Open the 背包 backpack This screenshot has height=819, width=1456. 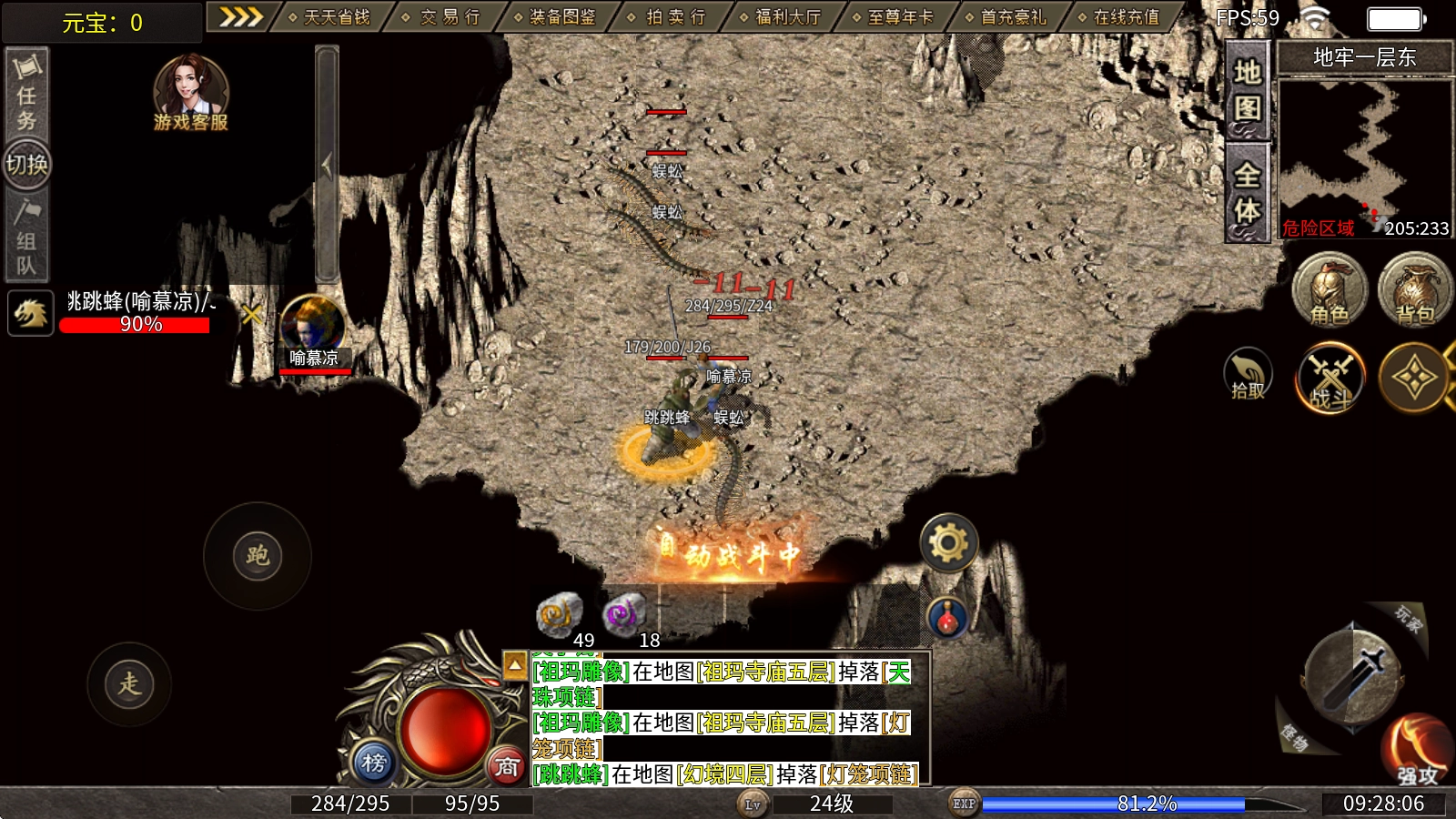(x=1414, y=291)
